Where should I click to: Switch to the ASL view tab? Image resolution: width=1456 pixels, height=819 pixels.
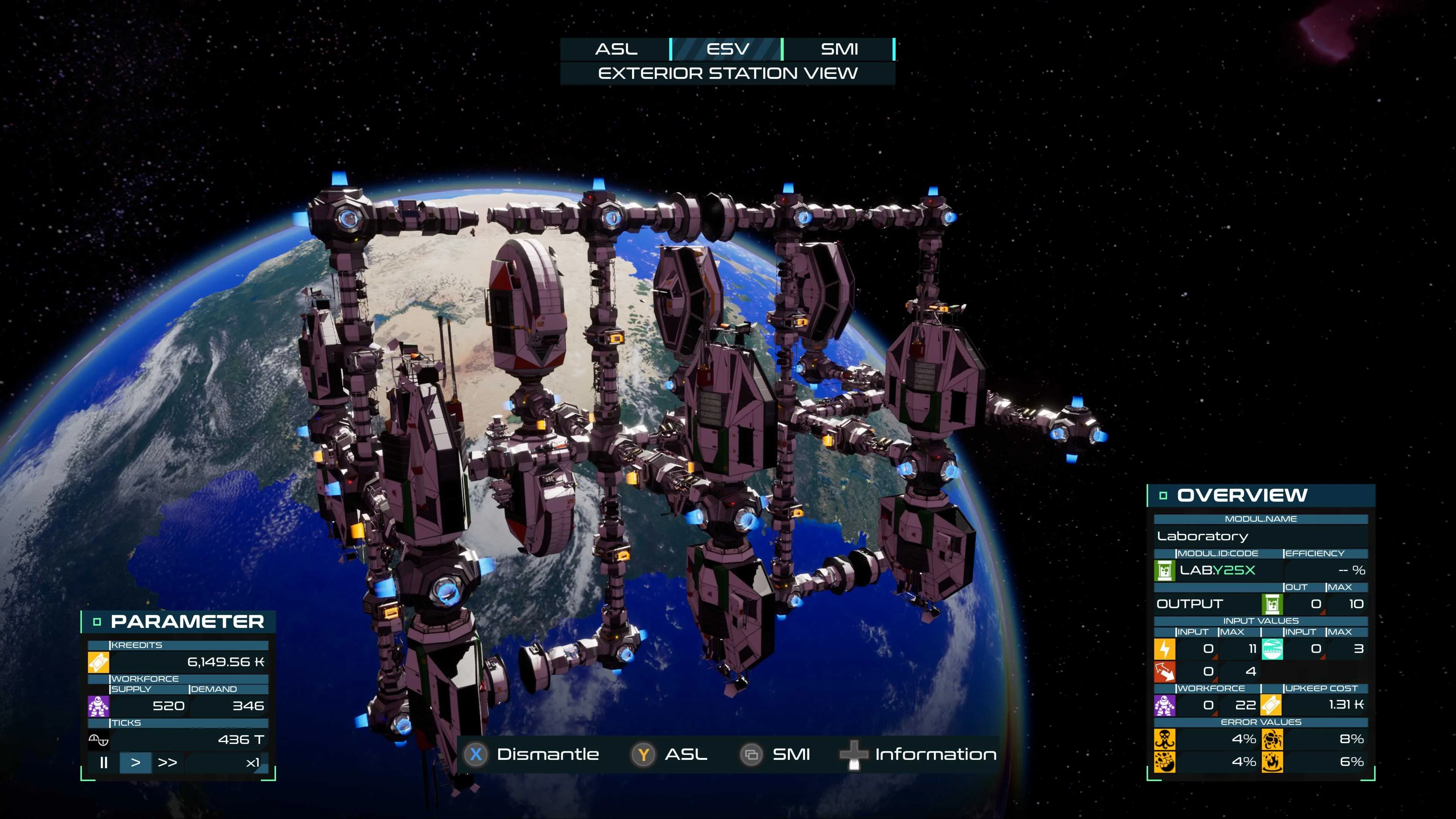point(615,49)
